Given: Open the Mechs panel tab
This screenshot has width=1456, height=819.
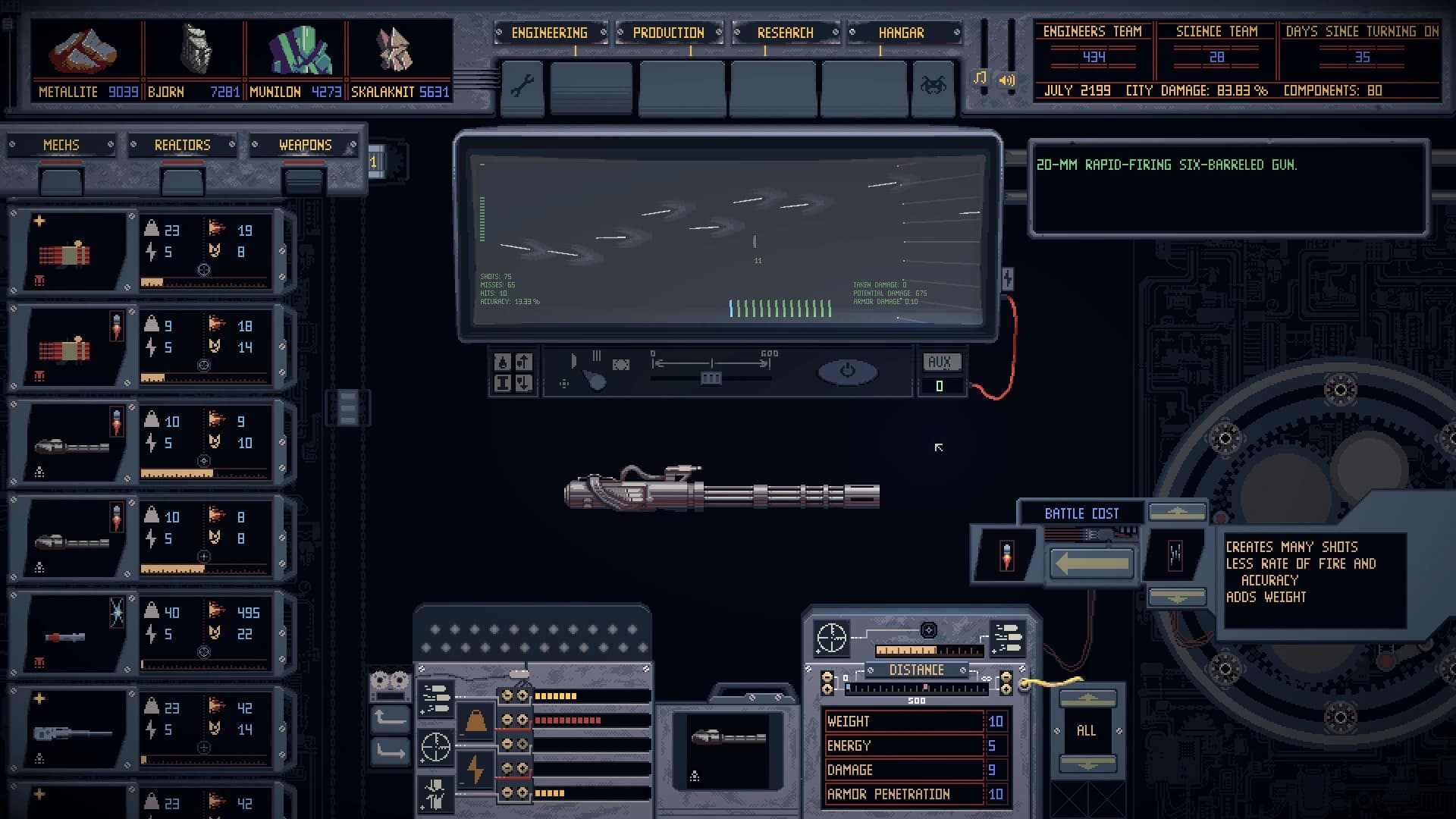Looking at the screenshot, I should 61,145.
